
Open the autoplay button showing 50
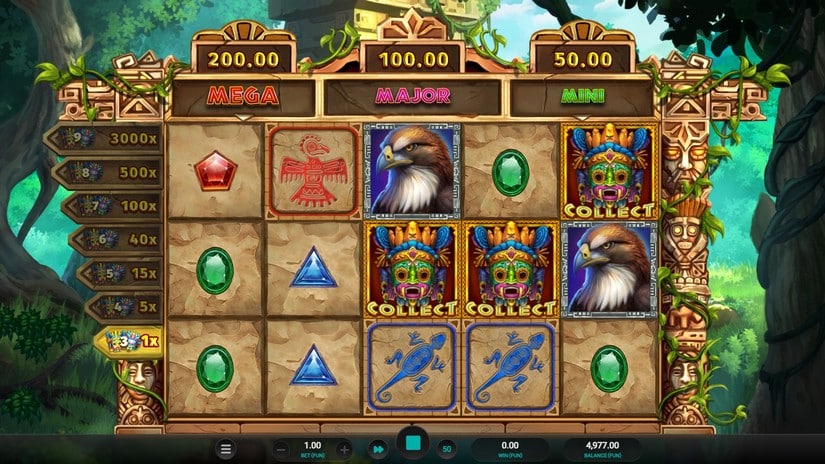click(x=447, y=449)
